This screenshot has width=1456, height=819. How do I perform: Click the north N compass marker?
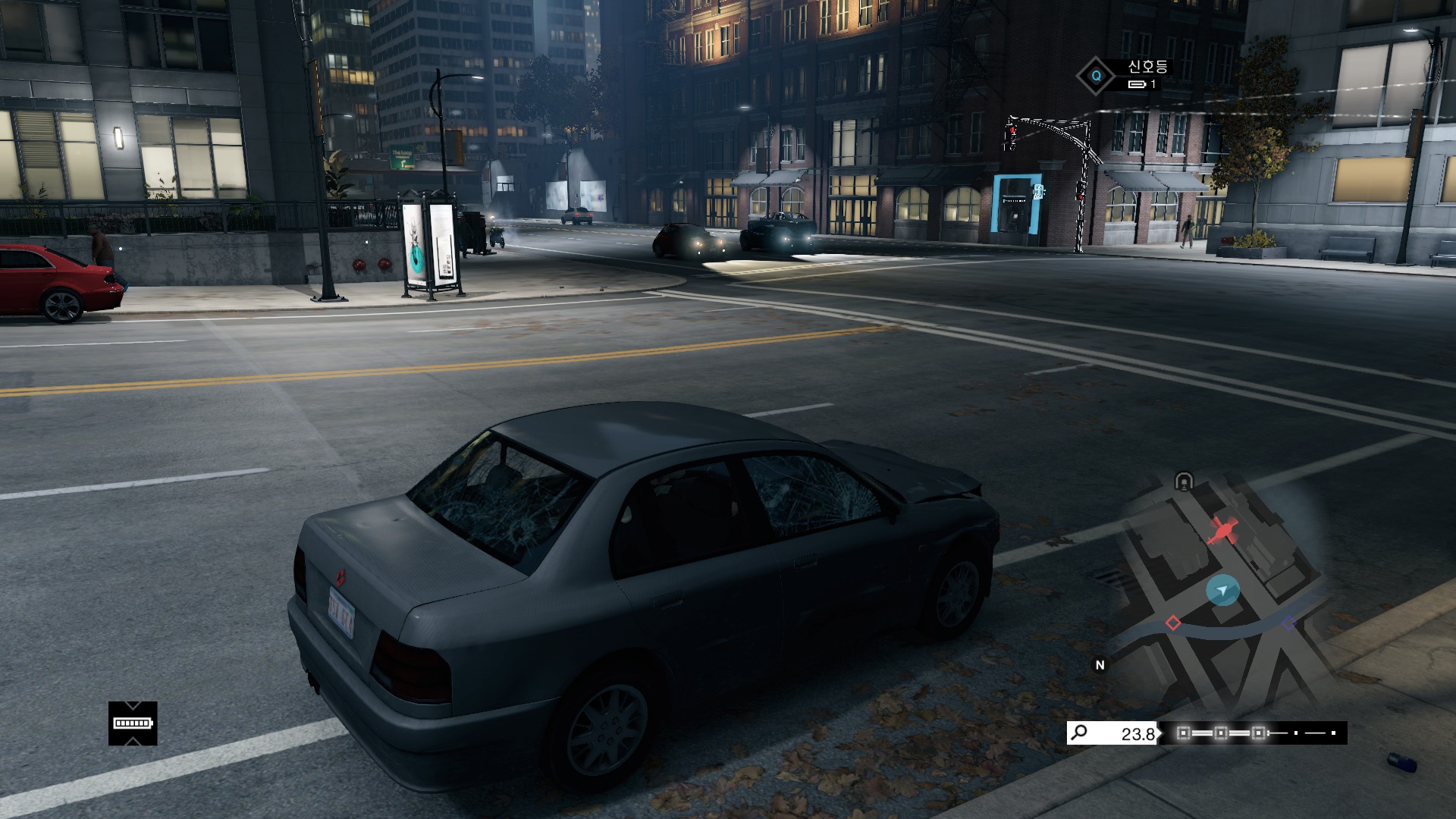[1100, 665]
